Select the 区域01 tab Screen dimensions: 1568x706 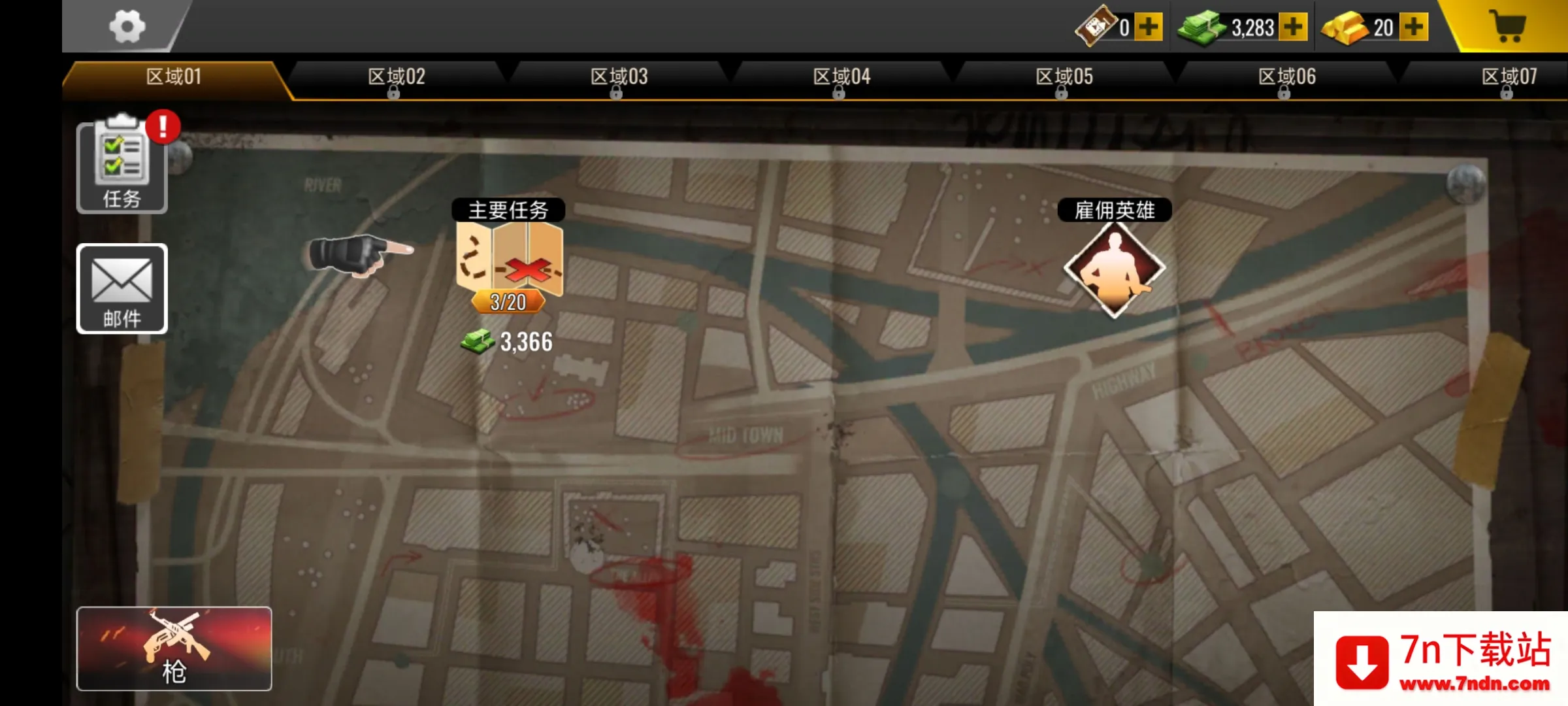(x=174, y=77)
